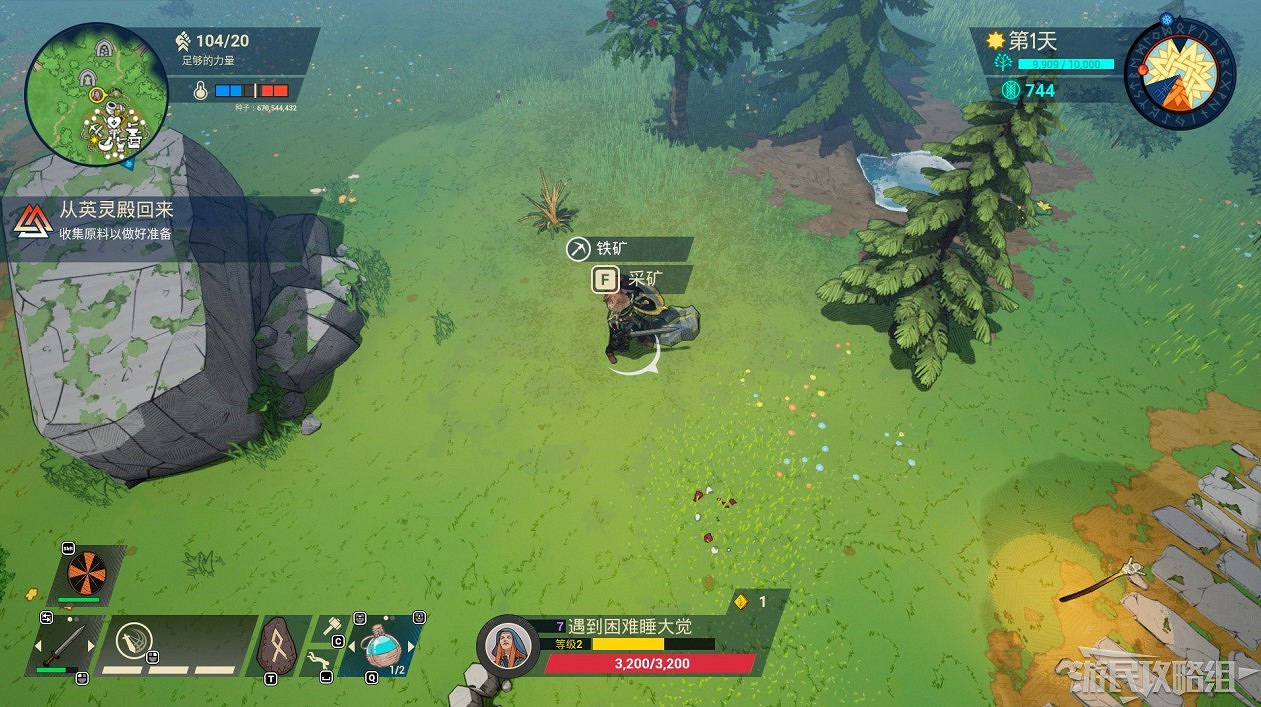Click the weapon swap arrows icon

46,618
